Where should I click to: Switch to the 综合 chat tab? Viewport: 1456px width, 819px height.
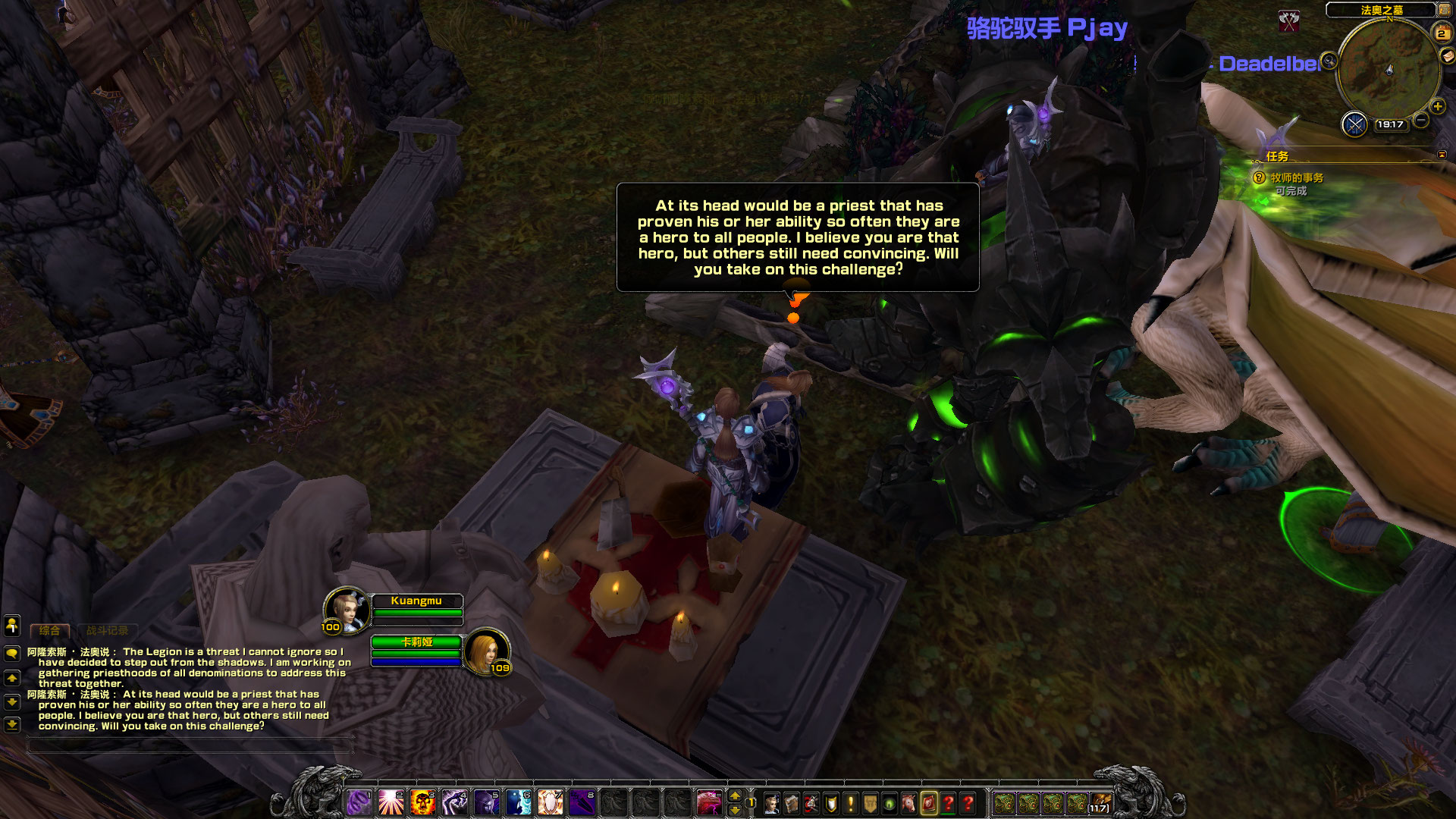click(x=49, y=630)
